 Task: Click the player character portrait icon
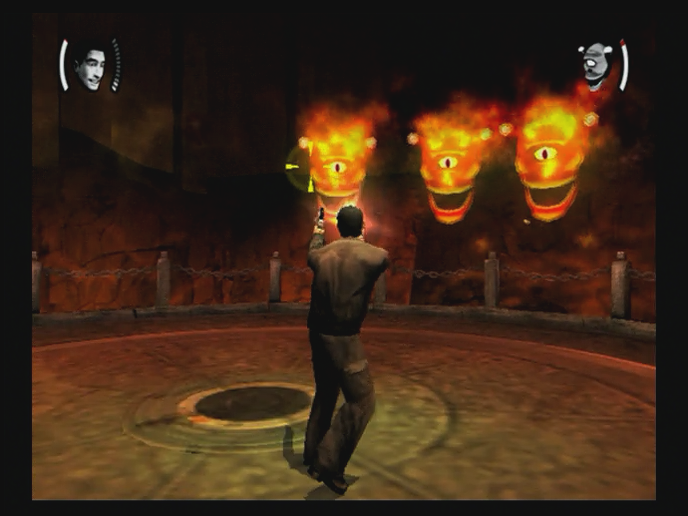tap(90, 66)
